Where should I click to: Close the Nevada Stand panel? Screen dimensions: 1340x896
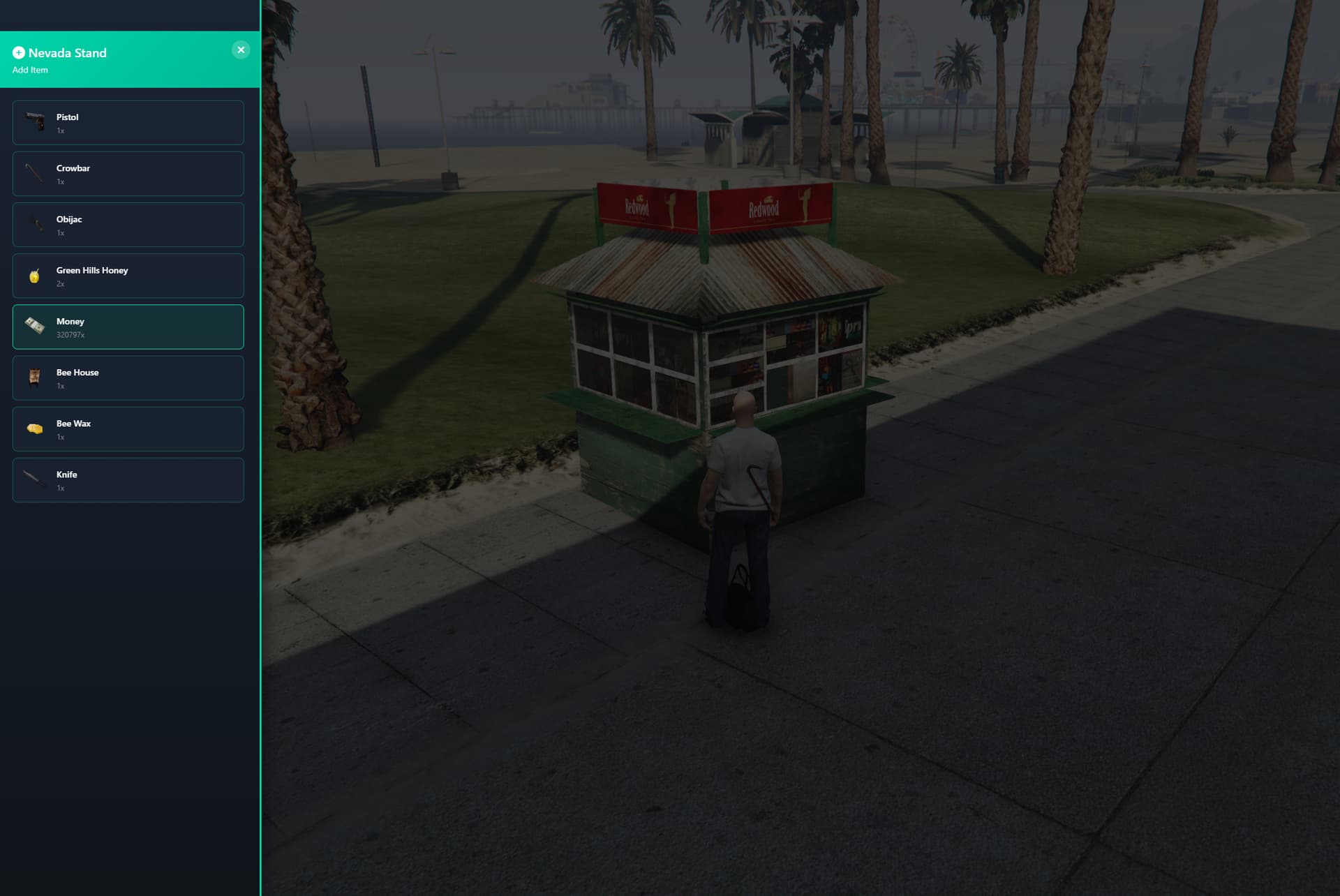pyautogui.click(x=241, y=49)
